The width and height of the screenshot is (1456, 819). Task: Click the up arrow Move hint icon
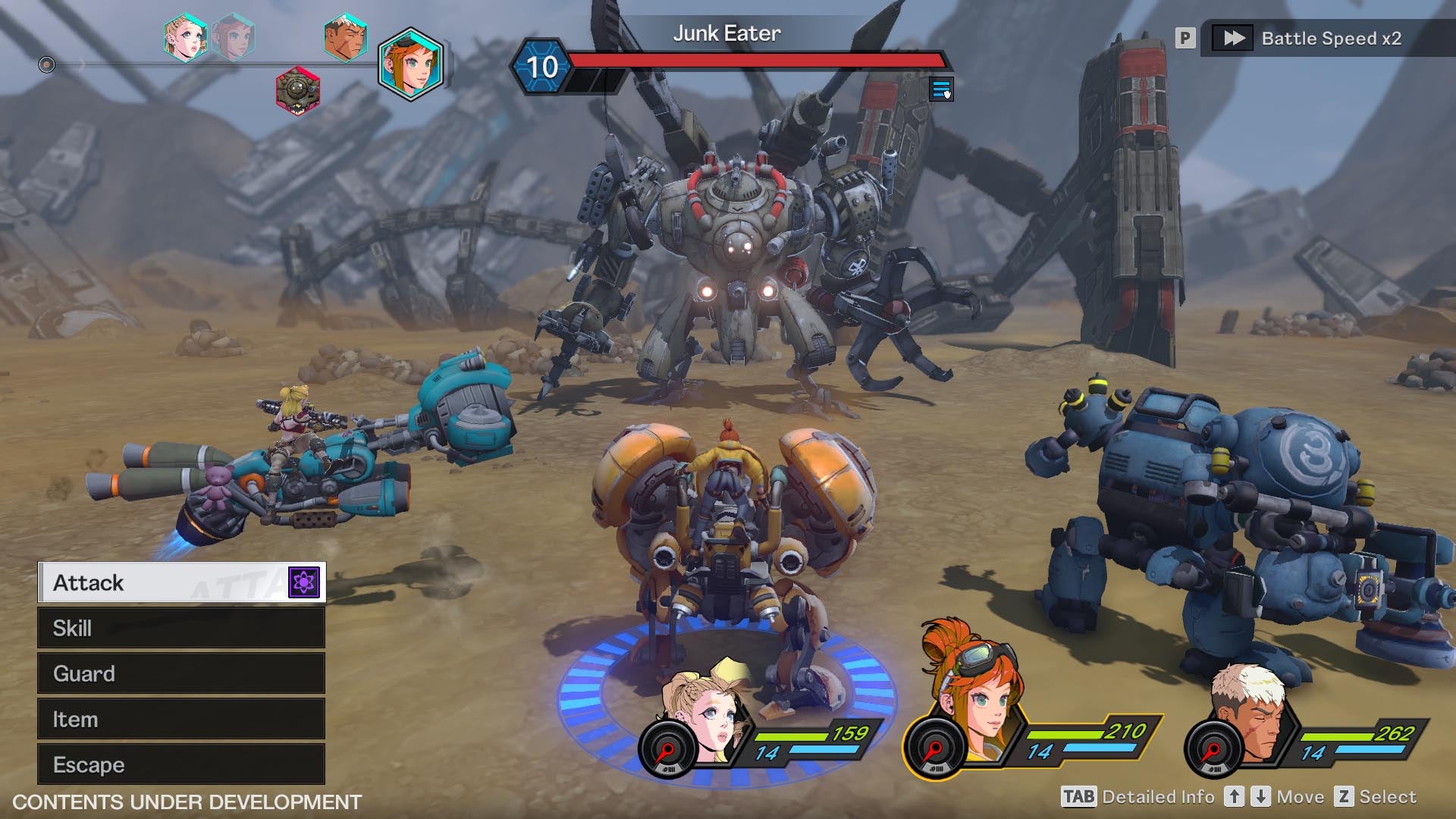pos(1235,797)
